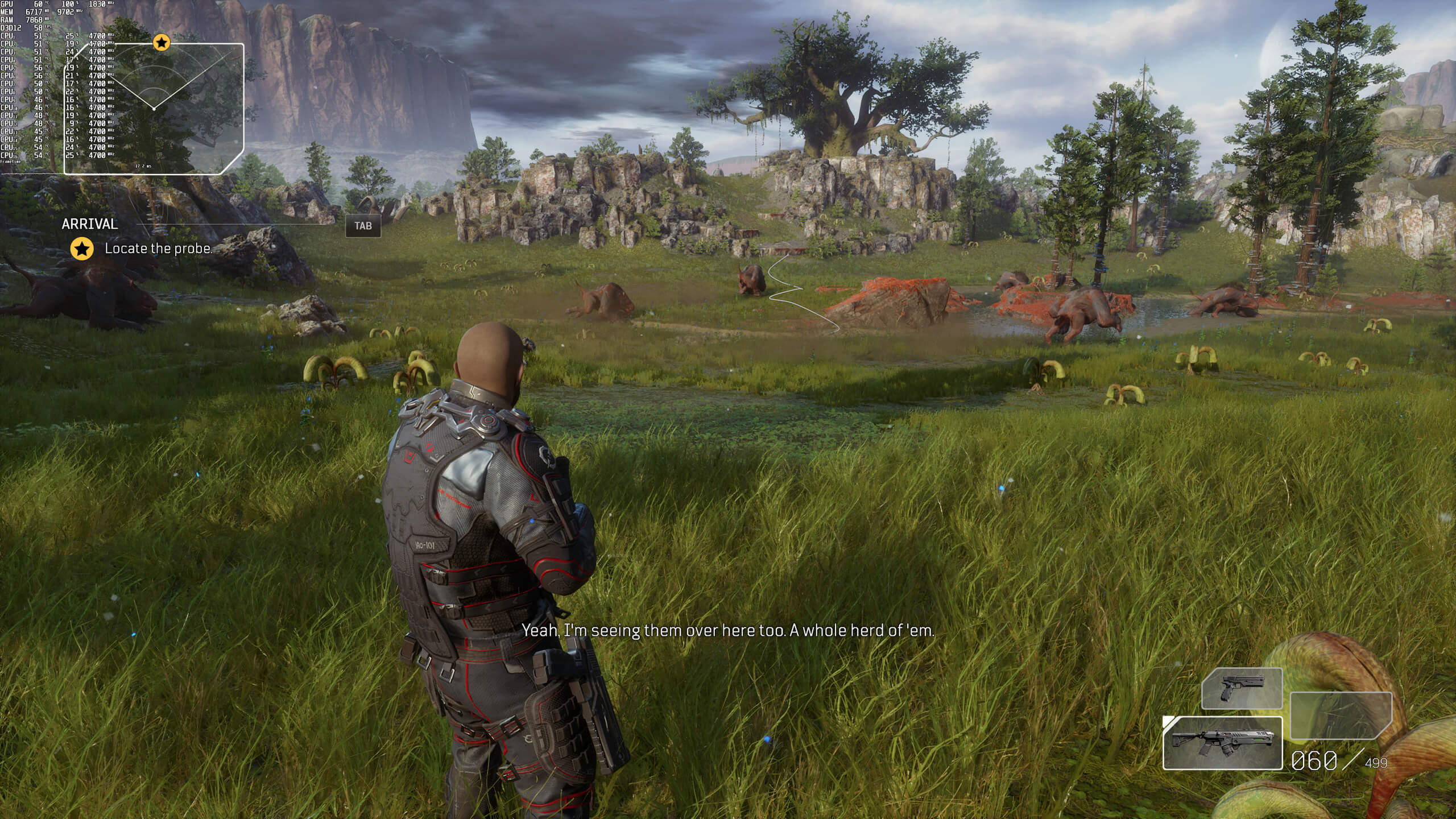The image size is (1456, 819).
Task: Select the assault rifle weapon slot
Action: [x=1222, y=743]
